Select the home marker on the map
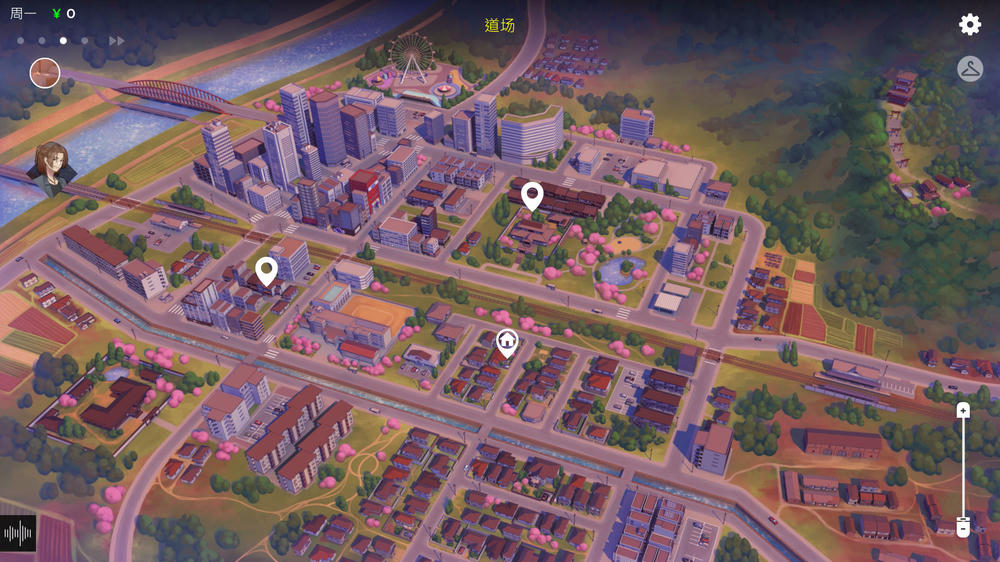 click(507, 343)
